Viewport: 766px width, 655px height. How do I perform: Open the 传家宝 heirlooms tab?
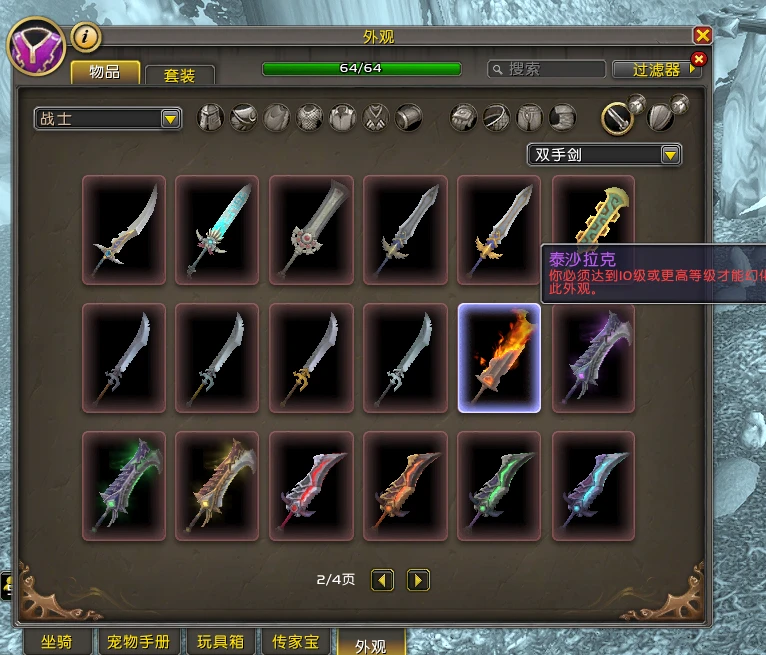295,641
